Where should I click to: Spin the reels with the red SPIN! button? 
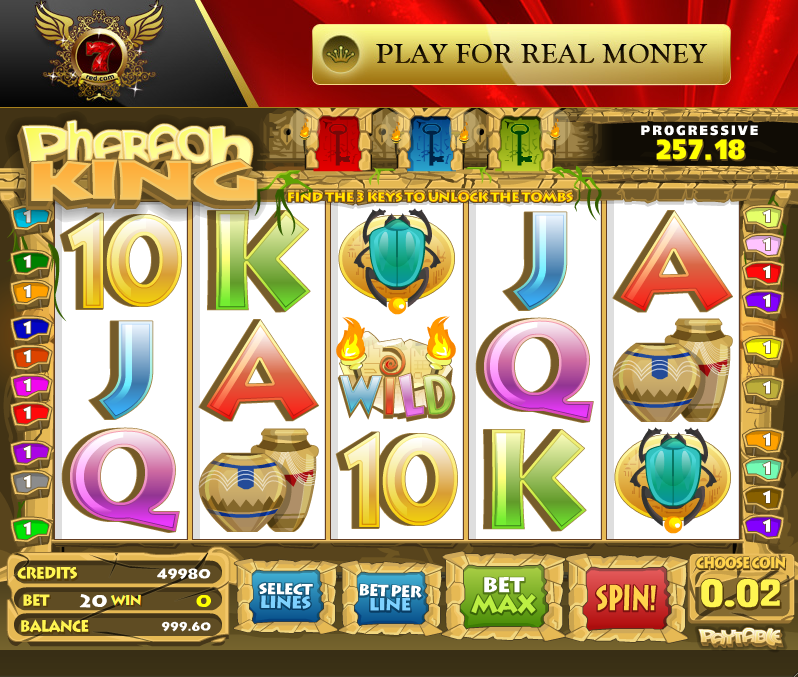pos(626,598)
